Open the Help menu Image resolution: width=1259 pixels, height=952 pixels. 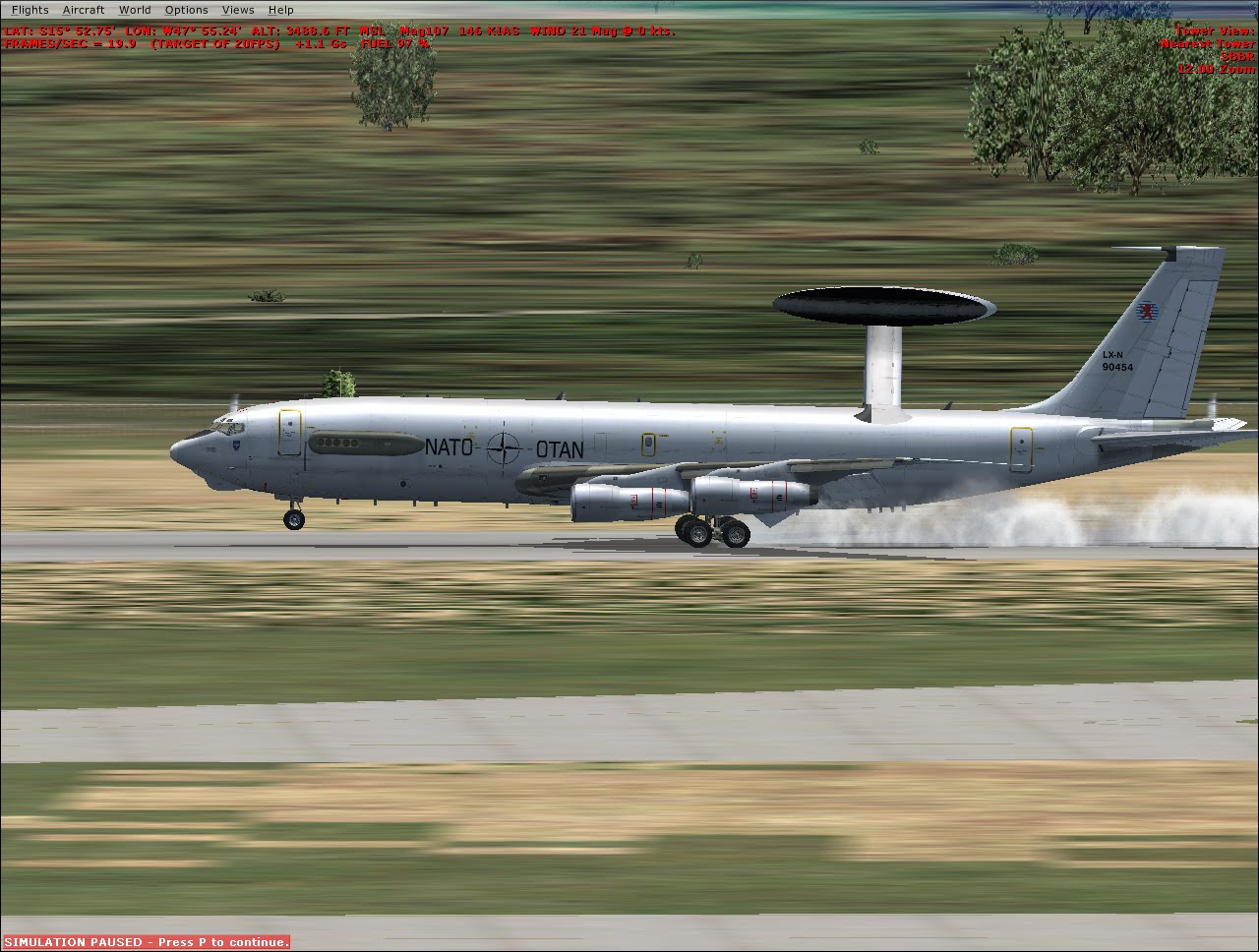coord(281,9)
